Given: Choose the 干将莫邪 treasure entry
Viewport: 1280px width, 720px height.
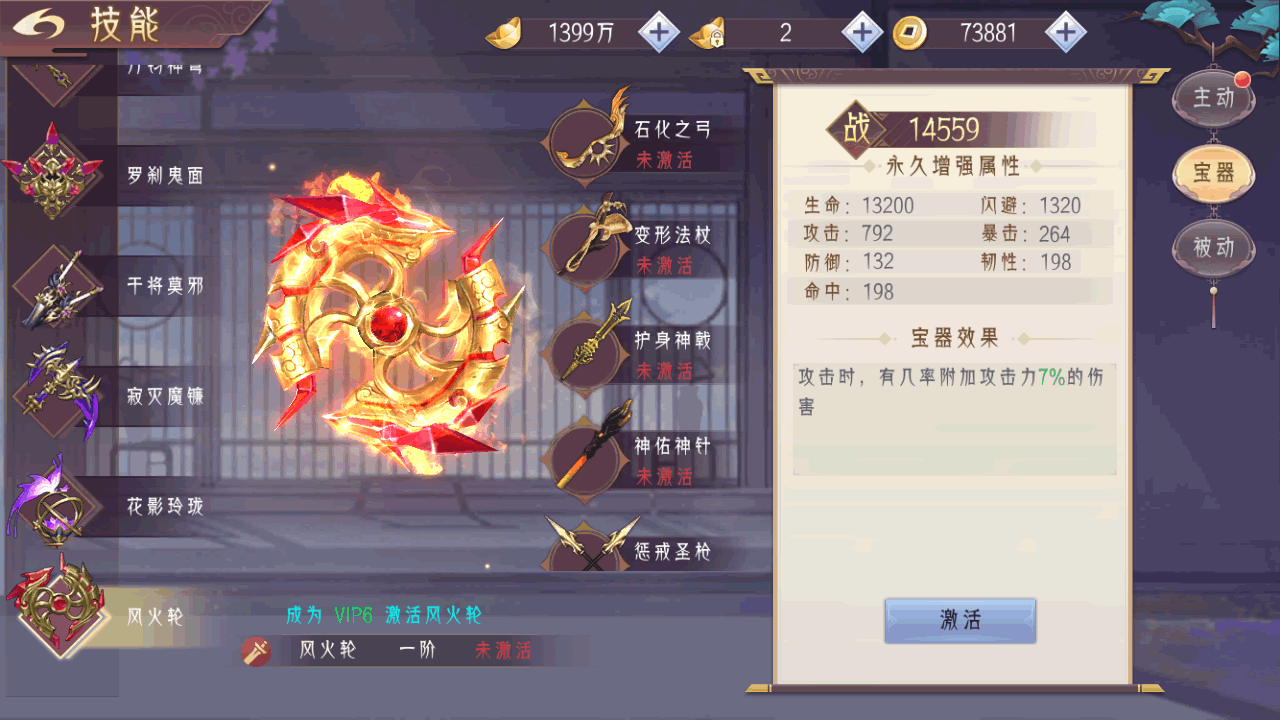Looking at the screenshot, I should (55, 285).
